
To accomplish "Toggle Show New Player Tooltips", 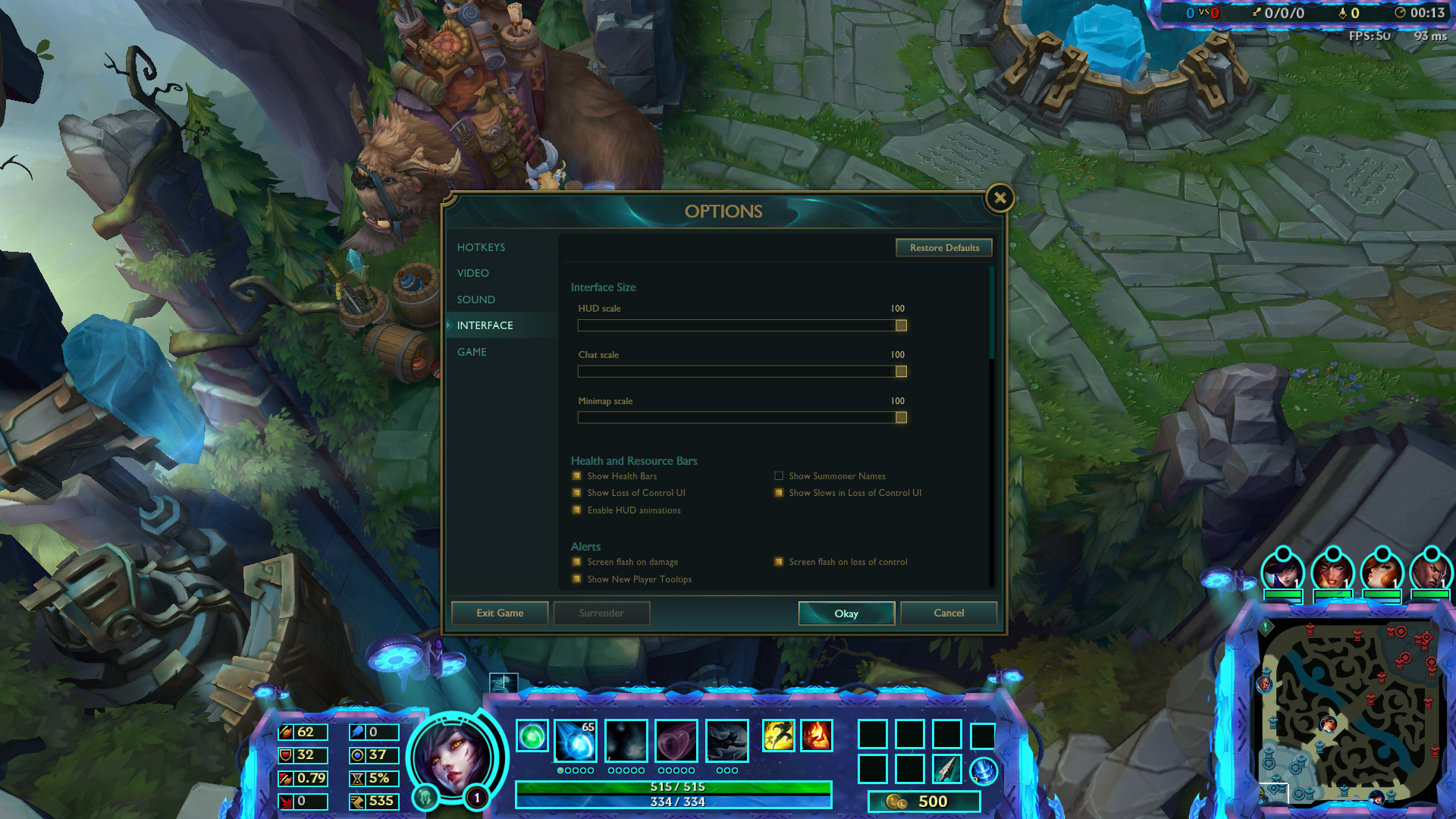I will click(x=577, y=579).
